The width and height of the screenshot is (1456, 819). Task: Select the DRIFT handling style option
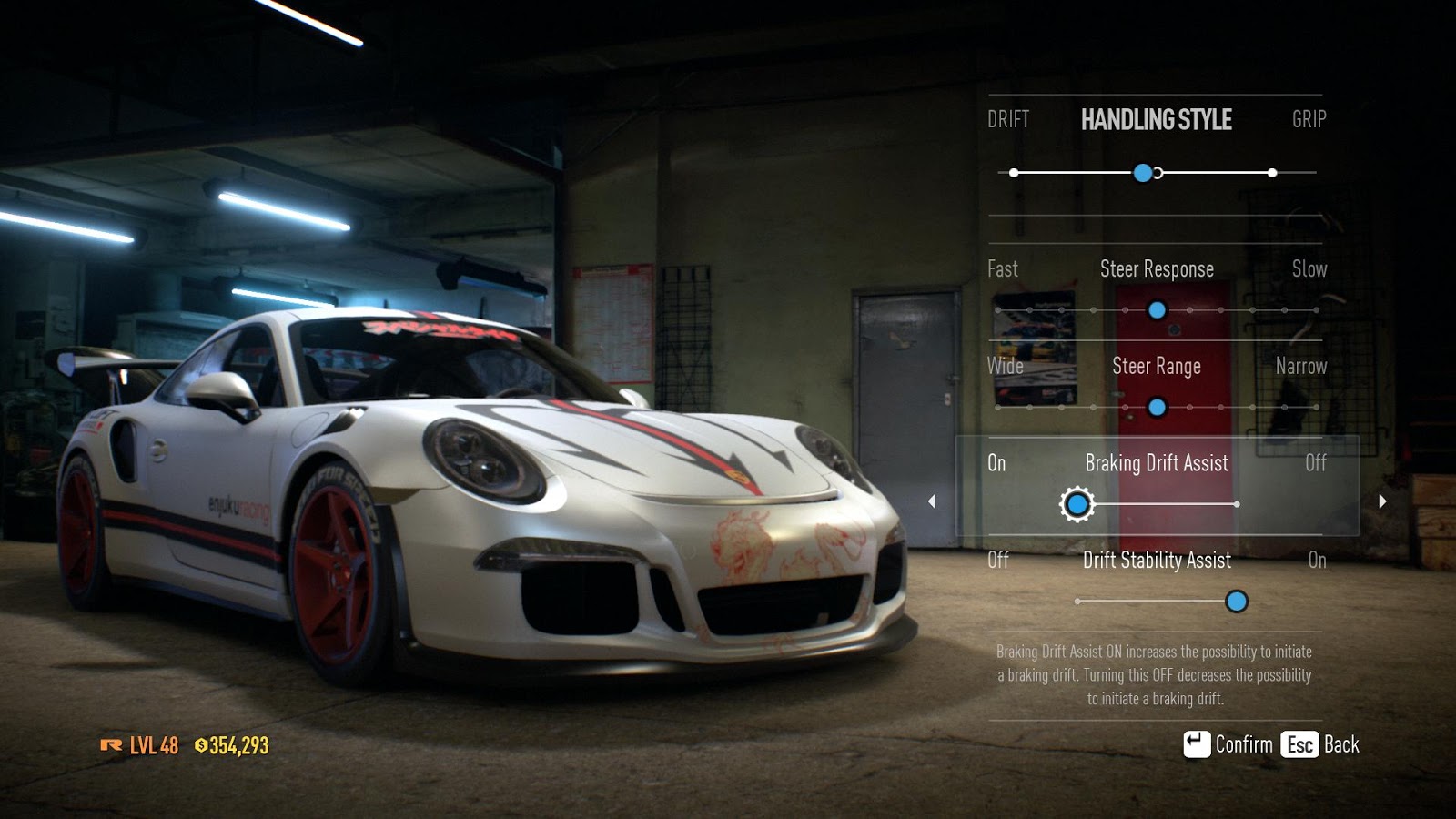(x=1008, y=119)
